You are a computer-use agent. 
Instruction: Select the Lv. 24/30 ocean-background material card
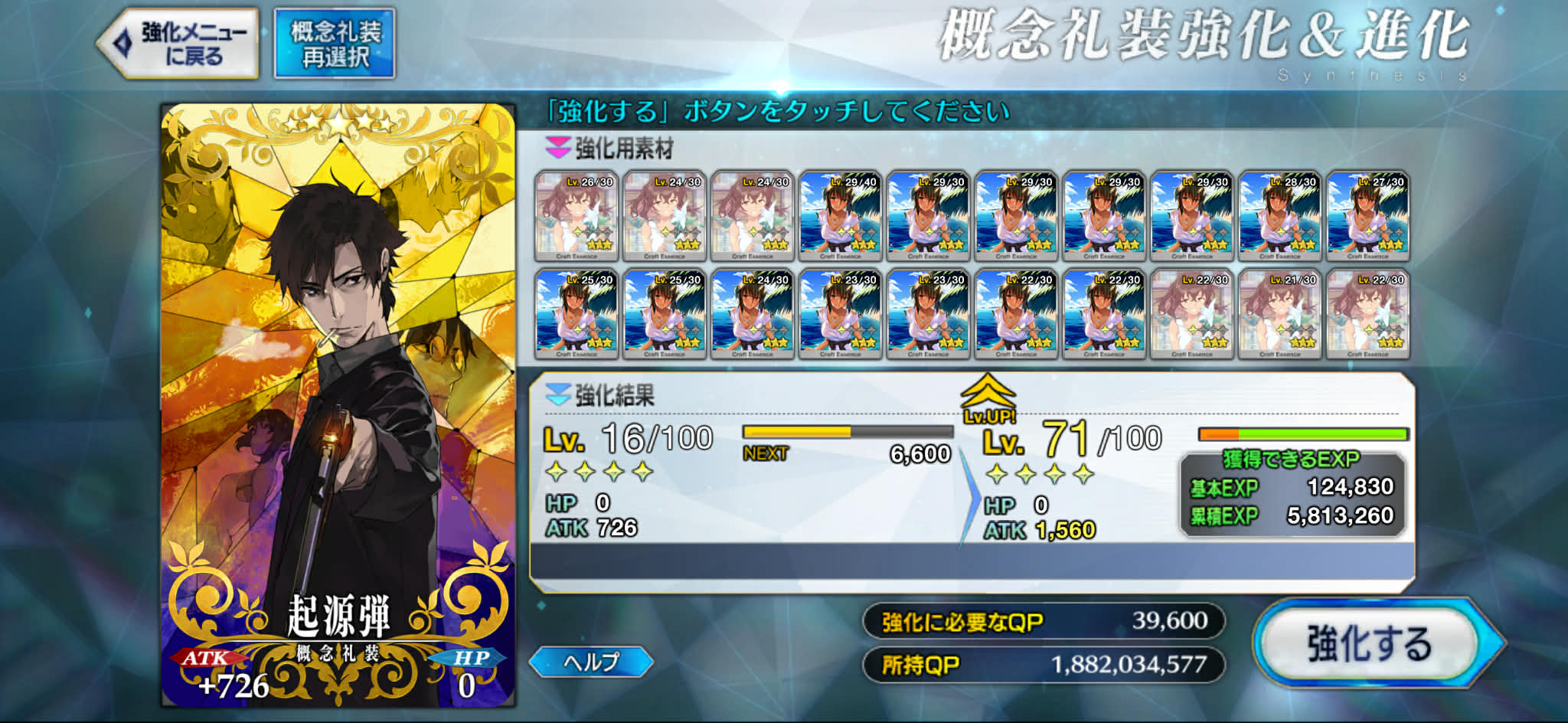tap(753, 314)
